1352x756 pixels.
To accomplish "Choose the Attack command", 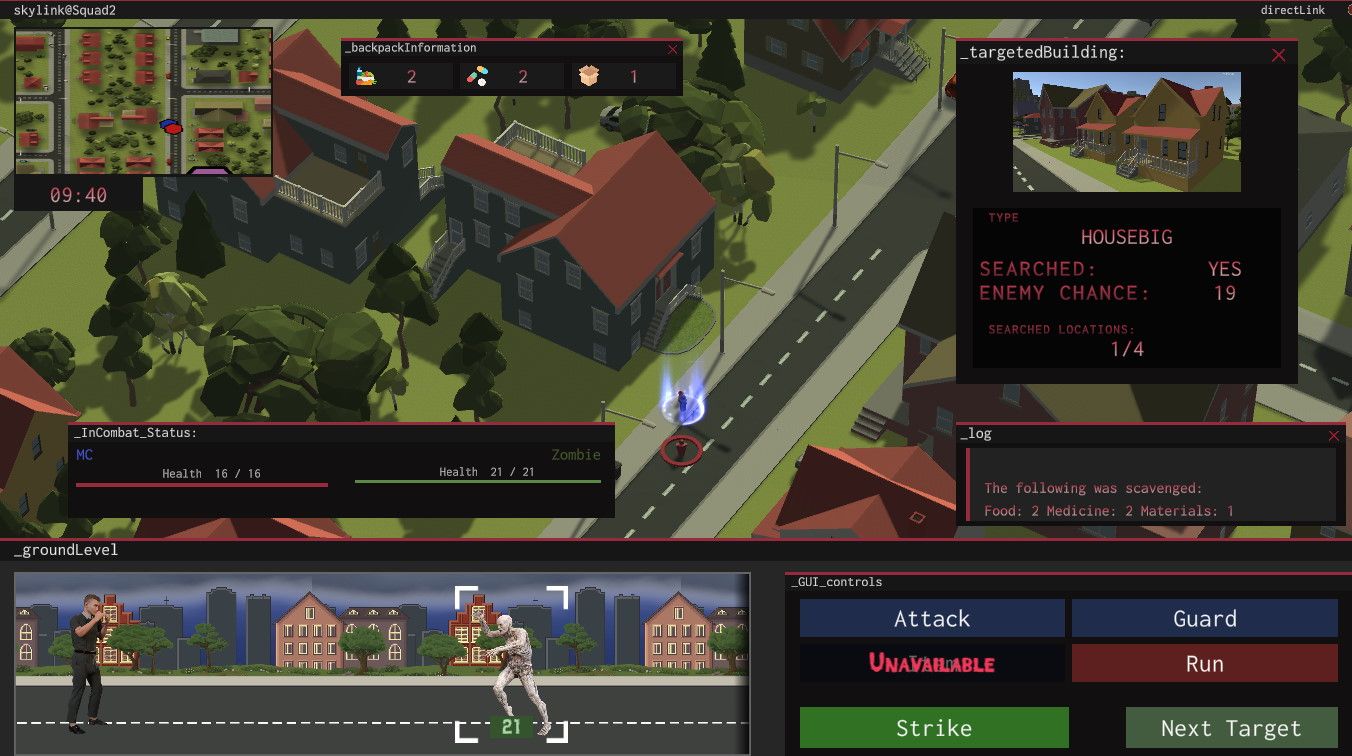I will (932, 619).
